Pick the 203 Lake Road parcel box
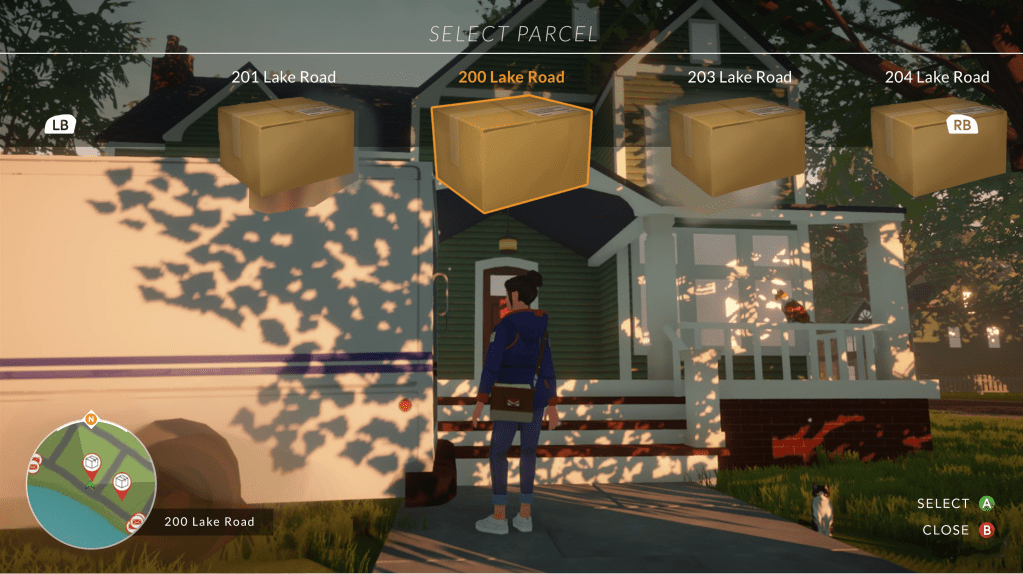 (738, 145)
